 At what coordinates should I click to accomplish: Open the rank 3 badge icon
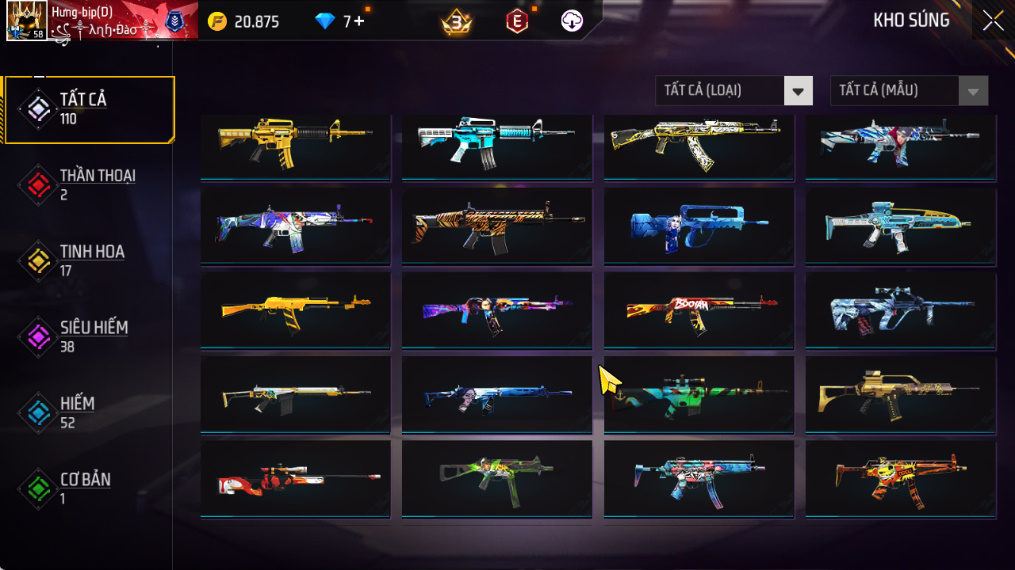pos(457,21)
